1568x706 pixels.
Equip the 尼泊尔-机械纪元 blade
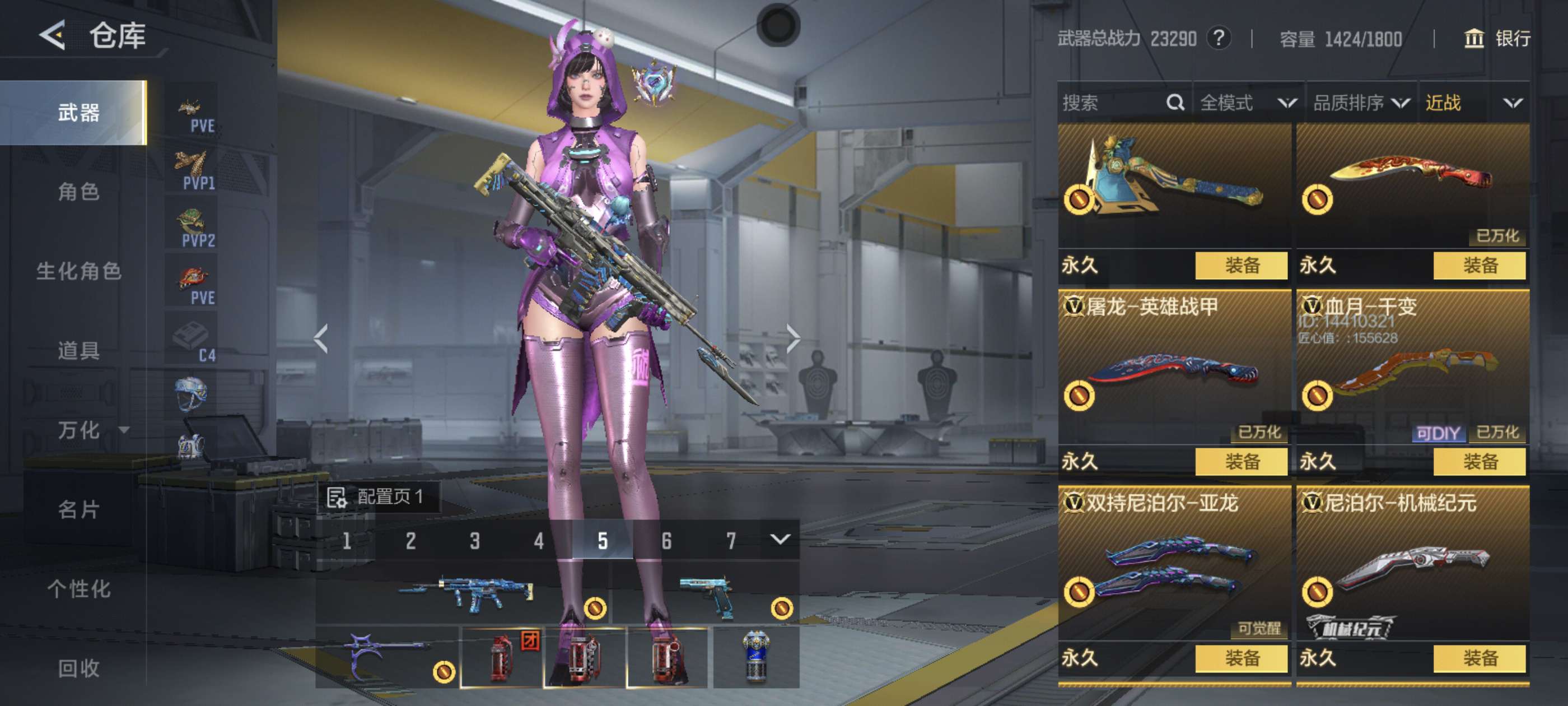point(1479,658)
